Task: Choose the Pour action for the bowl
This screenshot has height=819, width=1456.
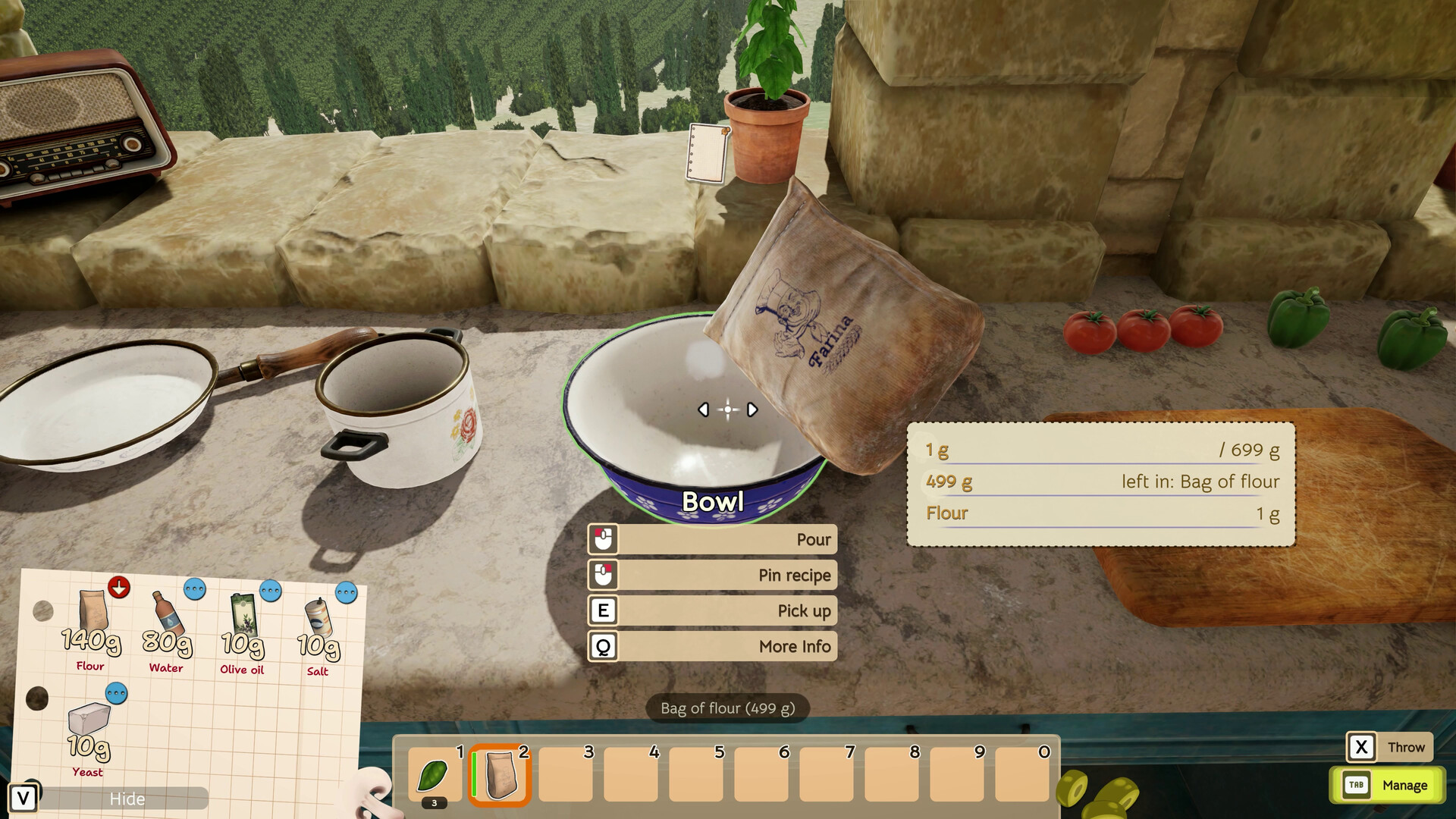Action: tap(713, 539)
